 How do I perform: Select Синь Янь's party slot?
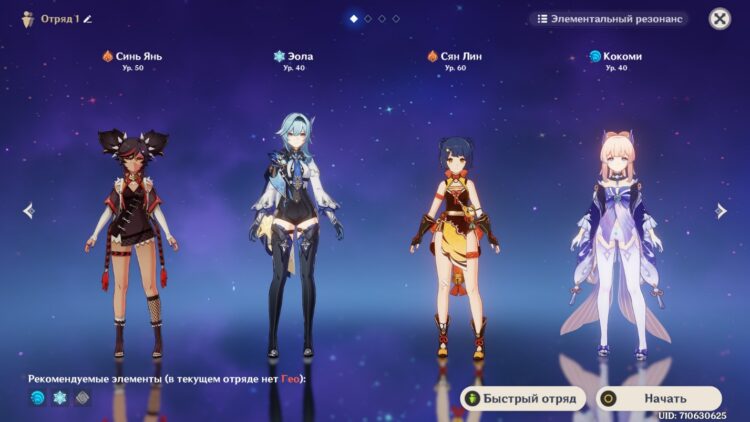coord(132,240)
